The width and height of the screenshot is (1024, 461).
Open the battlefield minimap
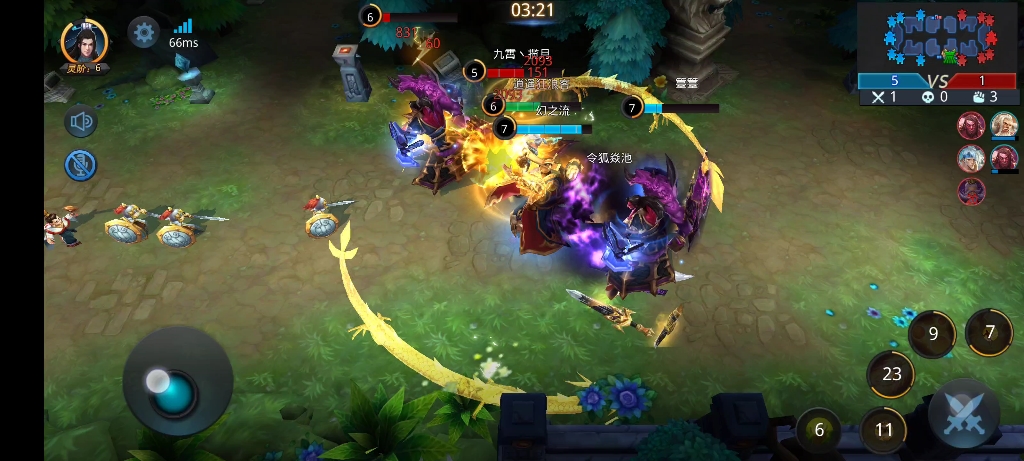pos(937,36)
